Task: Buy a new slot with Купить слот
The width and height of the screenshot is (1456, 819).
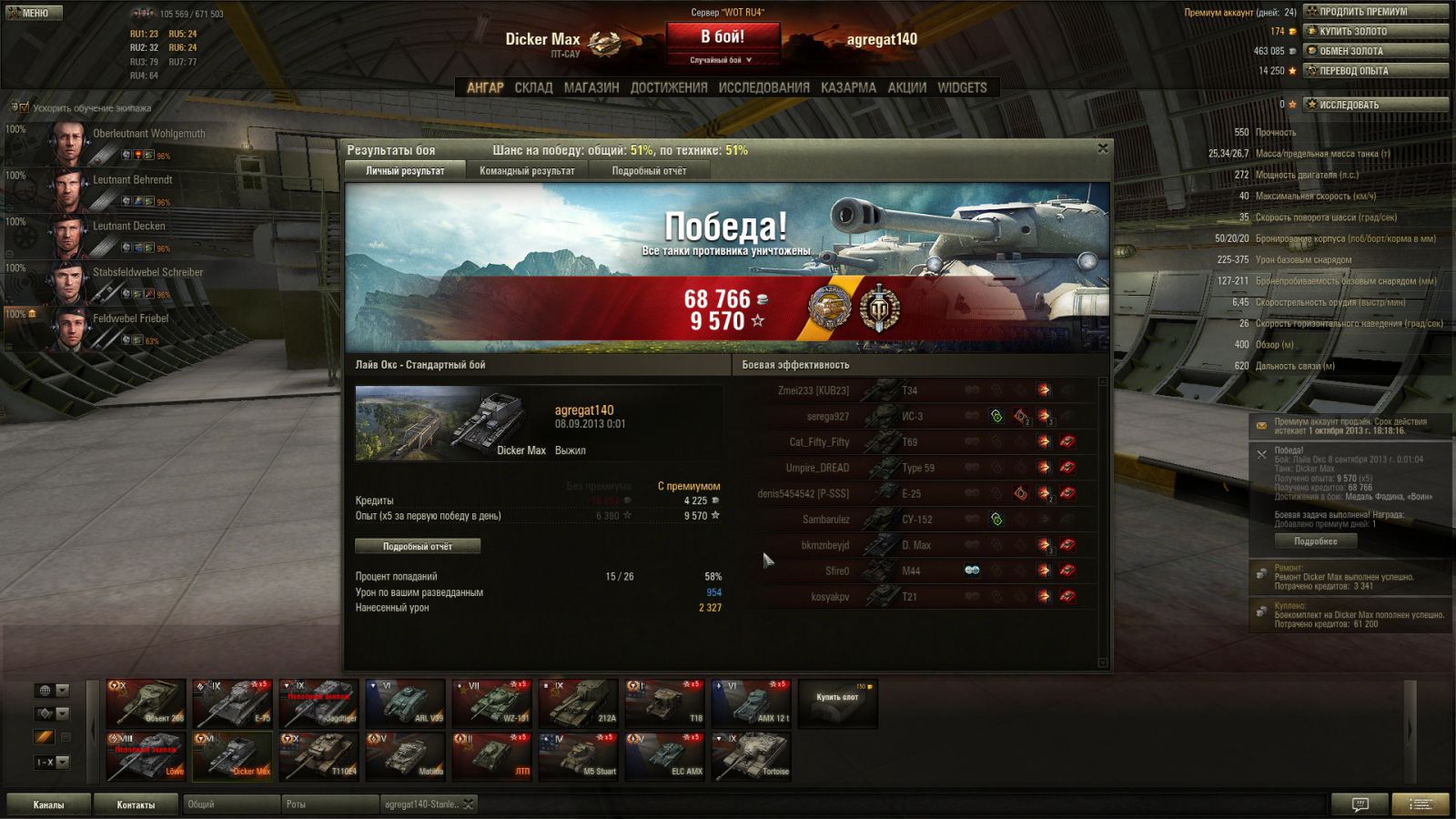Action: point(837,703)
